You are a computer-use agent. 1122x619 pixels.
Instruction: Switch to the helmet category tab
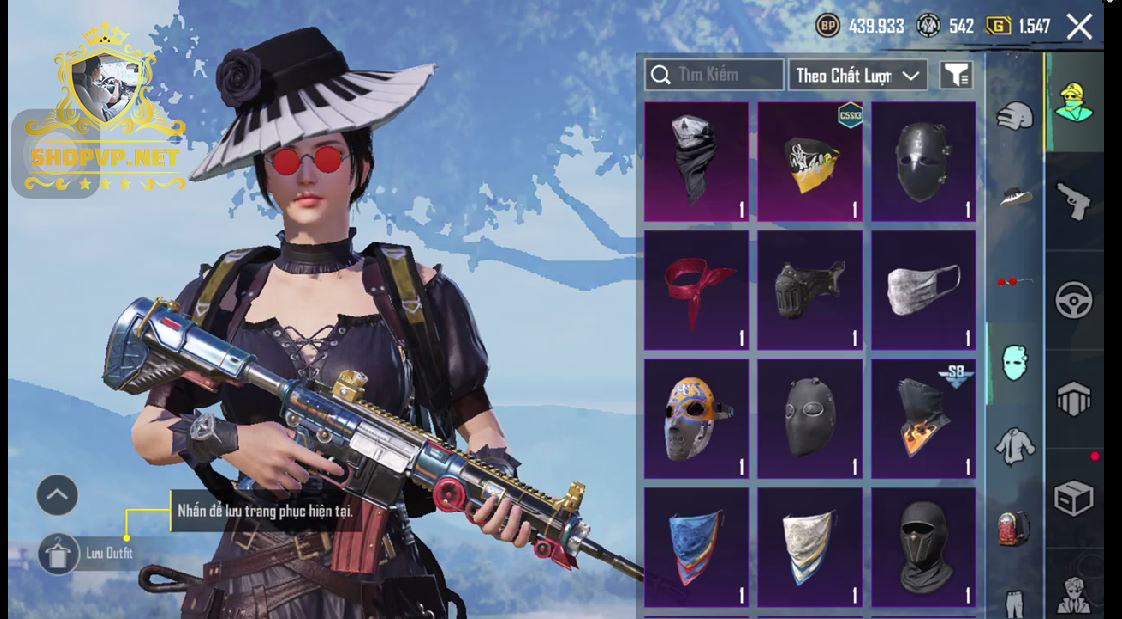coord(1014,115)
